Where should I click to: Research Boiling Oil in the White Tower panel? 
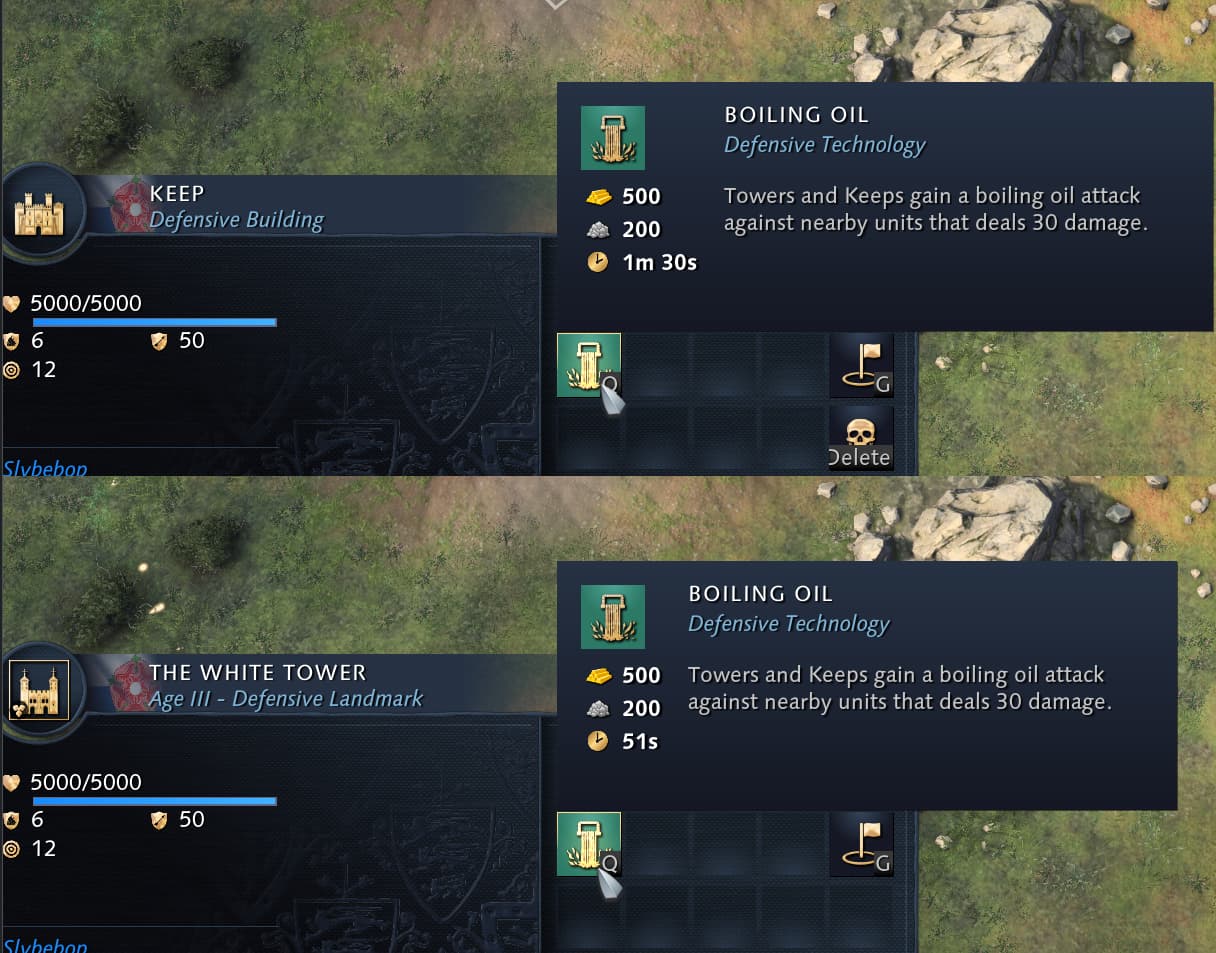[x=588, y=844]
